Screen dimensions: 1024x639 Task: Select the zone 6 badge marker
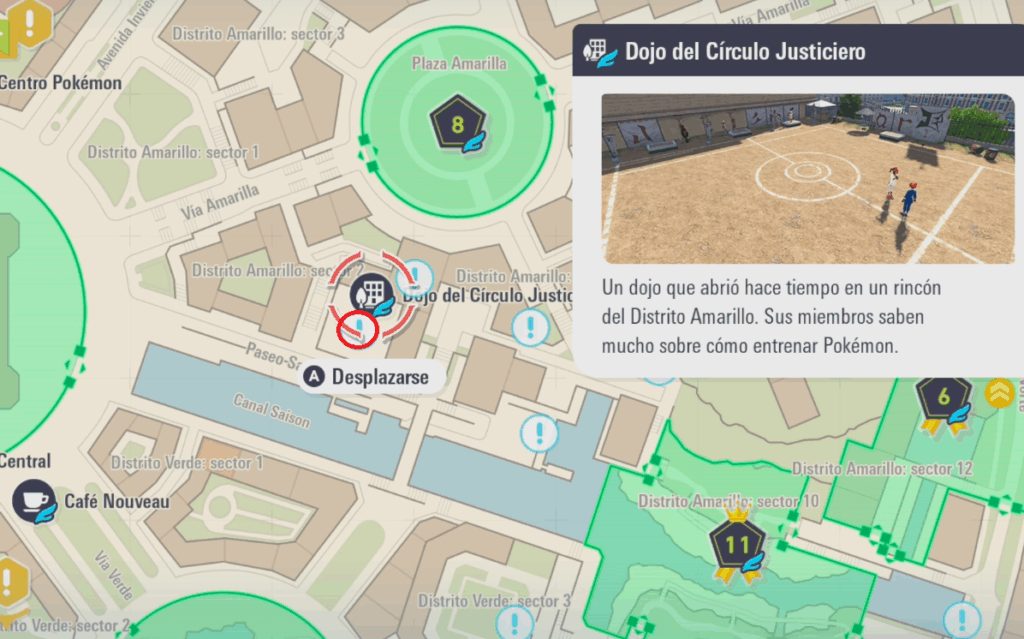pyautogui.click(x=944, y=398)
